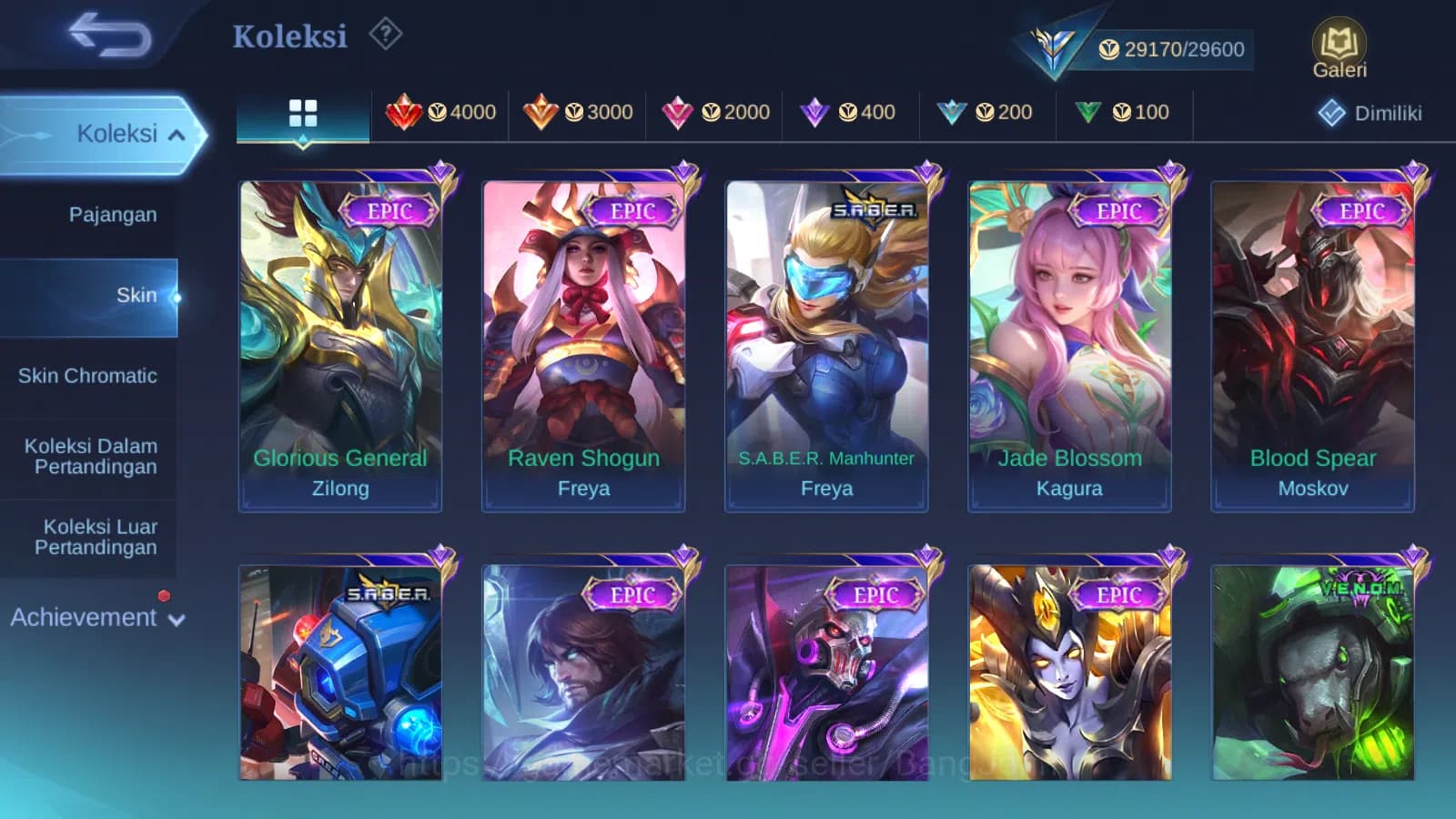This screenshot has height=819, width=1456.
Task: Expand the Achievement section
Action: pyautogui.click(x=97, y=618)
